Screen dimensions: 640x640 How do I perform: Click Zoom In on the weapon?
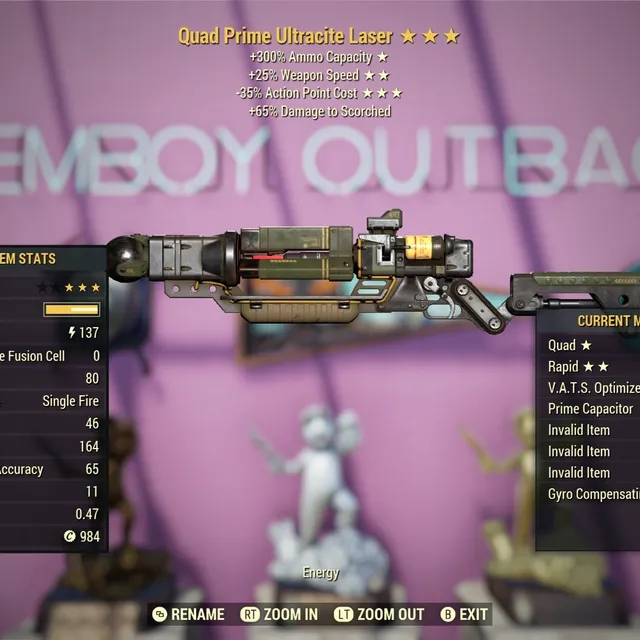click(x=280, y=614)
